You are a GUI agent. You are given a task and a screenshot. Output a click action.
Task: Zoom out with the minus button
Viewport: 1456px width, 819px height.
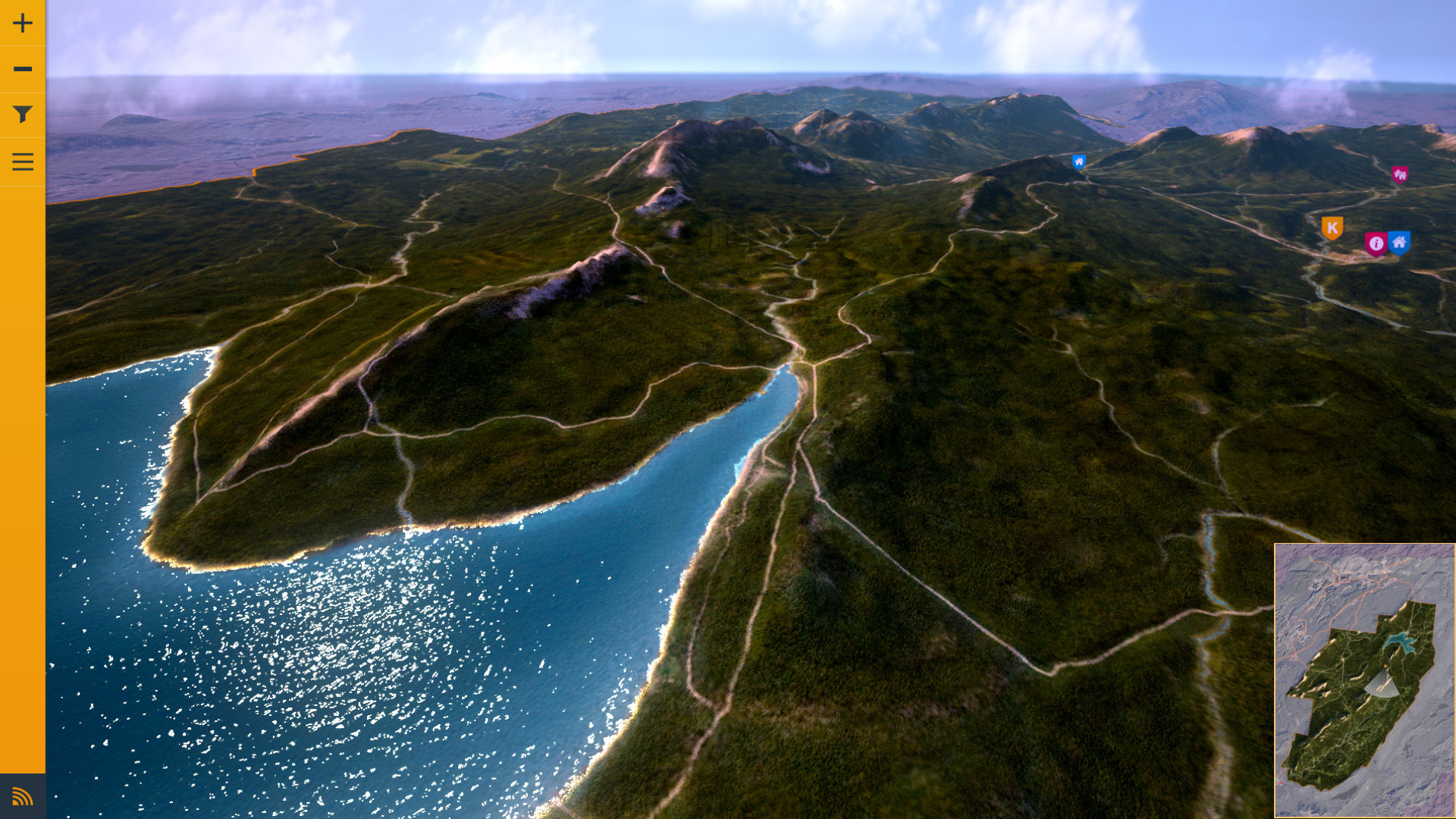pyautogui.click(x=23, y=69)
